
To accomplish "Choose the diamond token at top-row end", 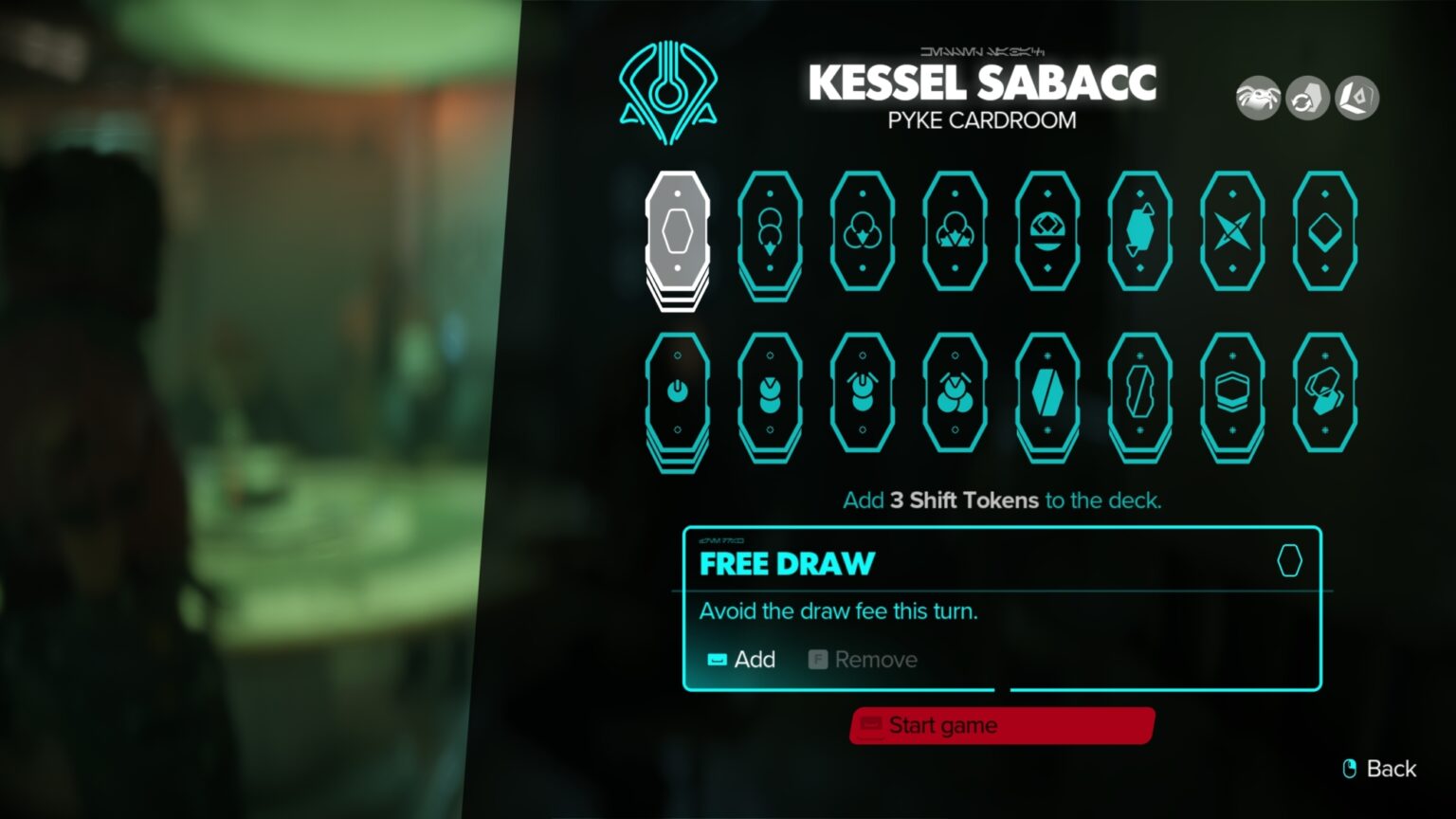I will point(1324,232).
